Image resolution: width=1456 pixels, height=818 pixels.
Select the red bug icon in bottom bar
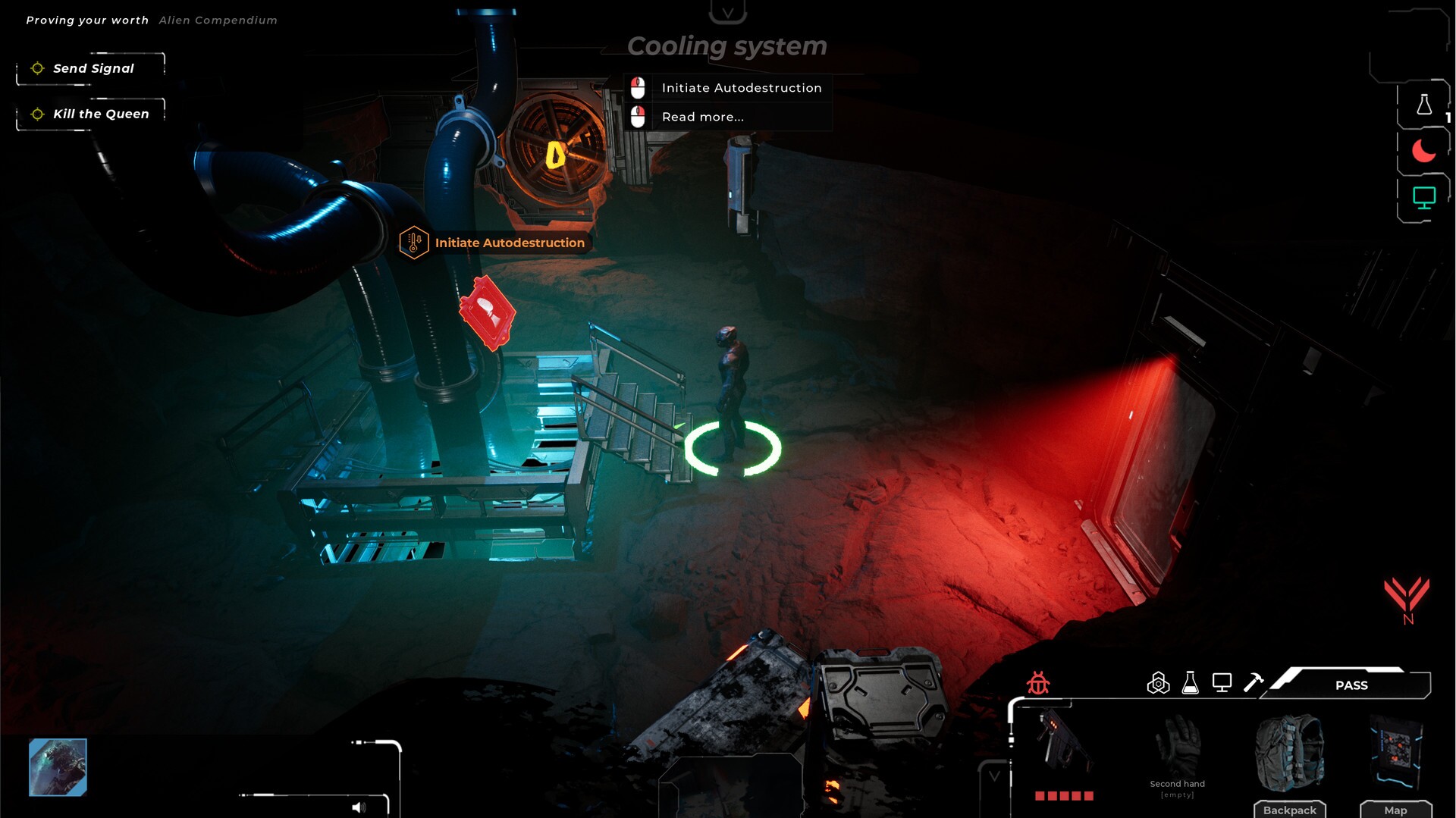point(1037,683)
